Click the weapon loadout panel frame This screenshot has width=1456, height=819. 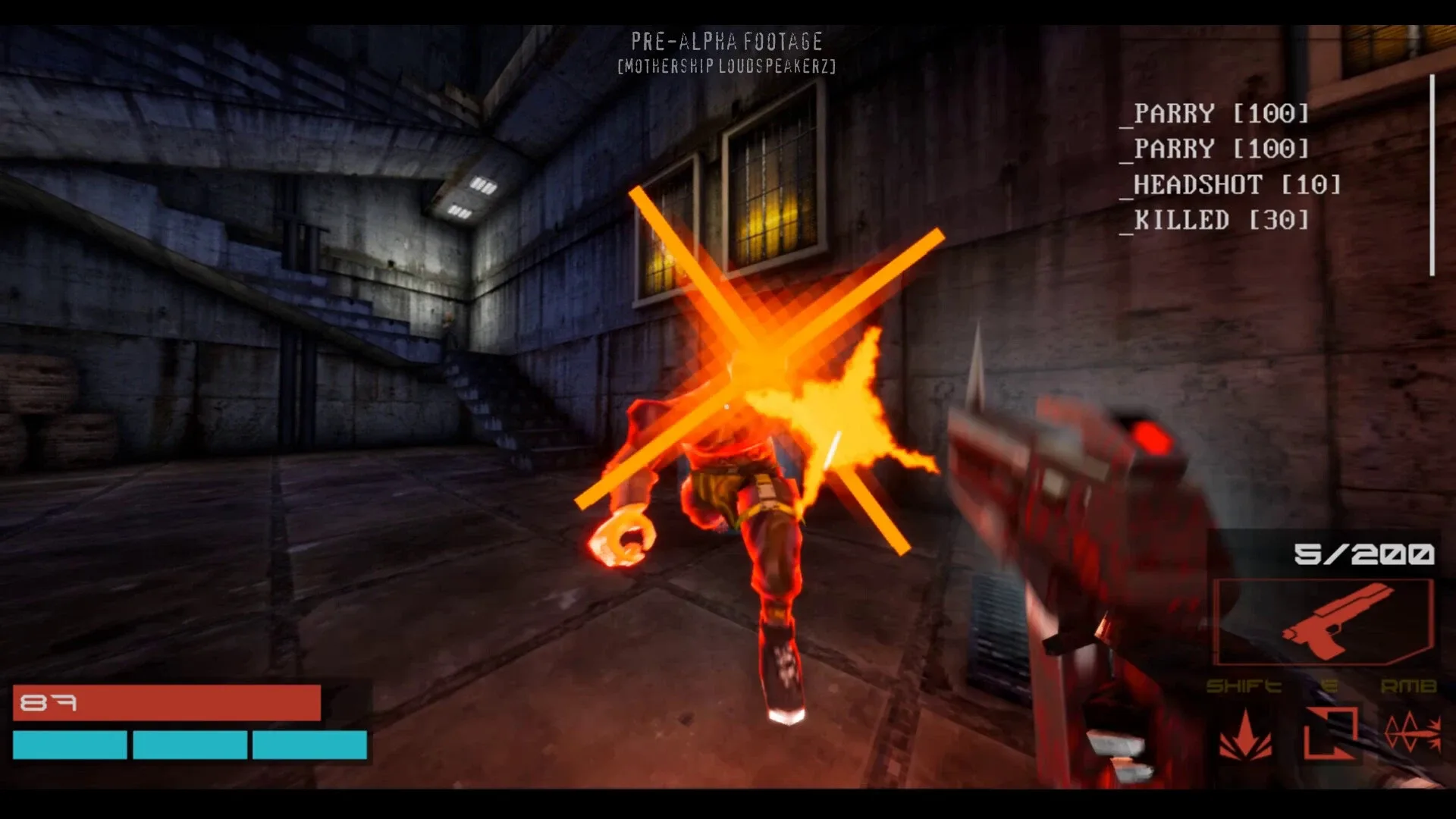[1324, 623]
